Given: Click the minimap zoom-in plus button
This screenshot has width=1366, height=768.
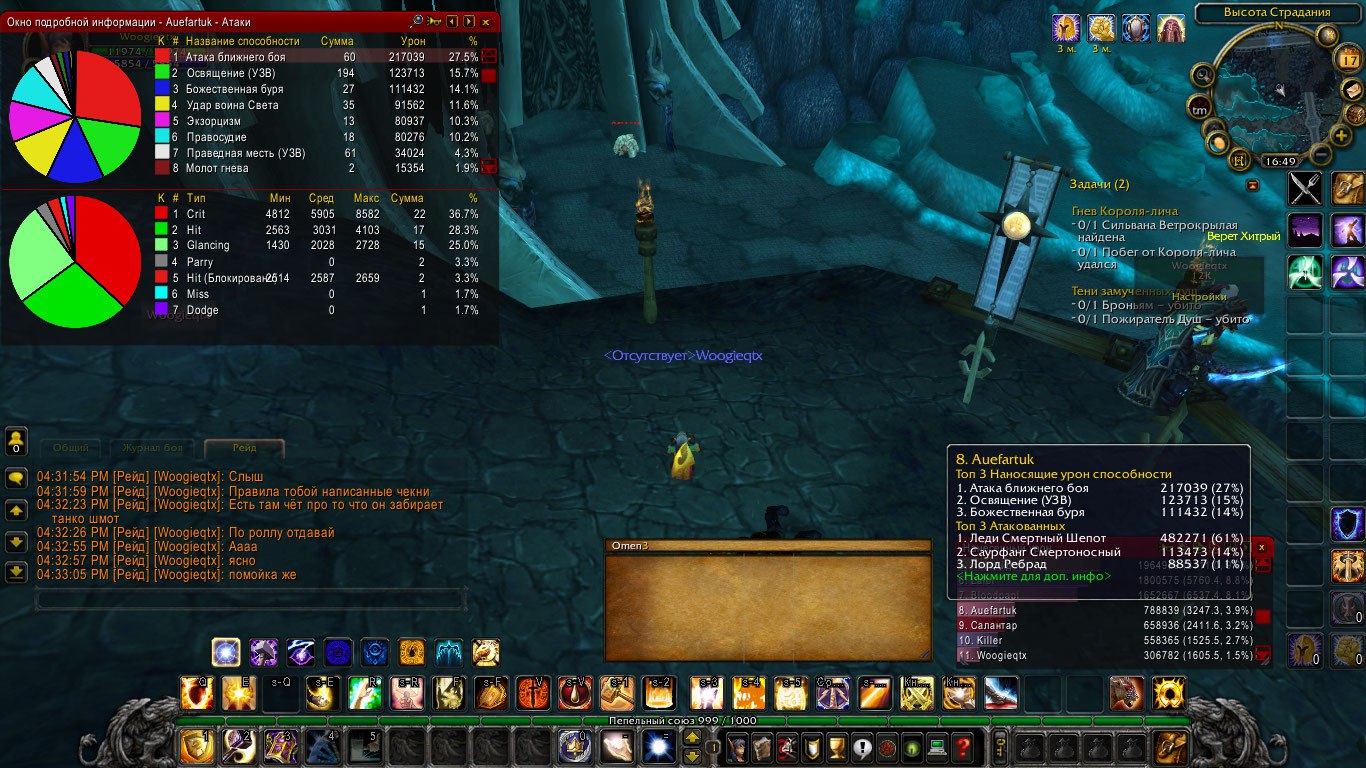Looking at the screenshot, I should tap(1340, 136).
